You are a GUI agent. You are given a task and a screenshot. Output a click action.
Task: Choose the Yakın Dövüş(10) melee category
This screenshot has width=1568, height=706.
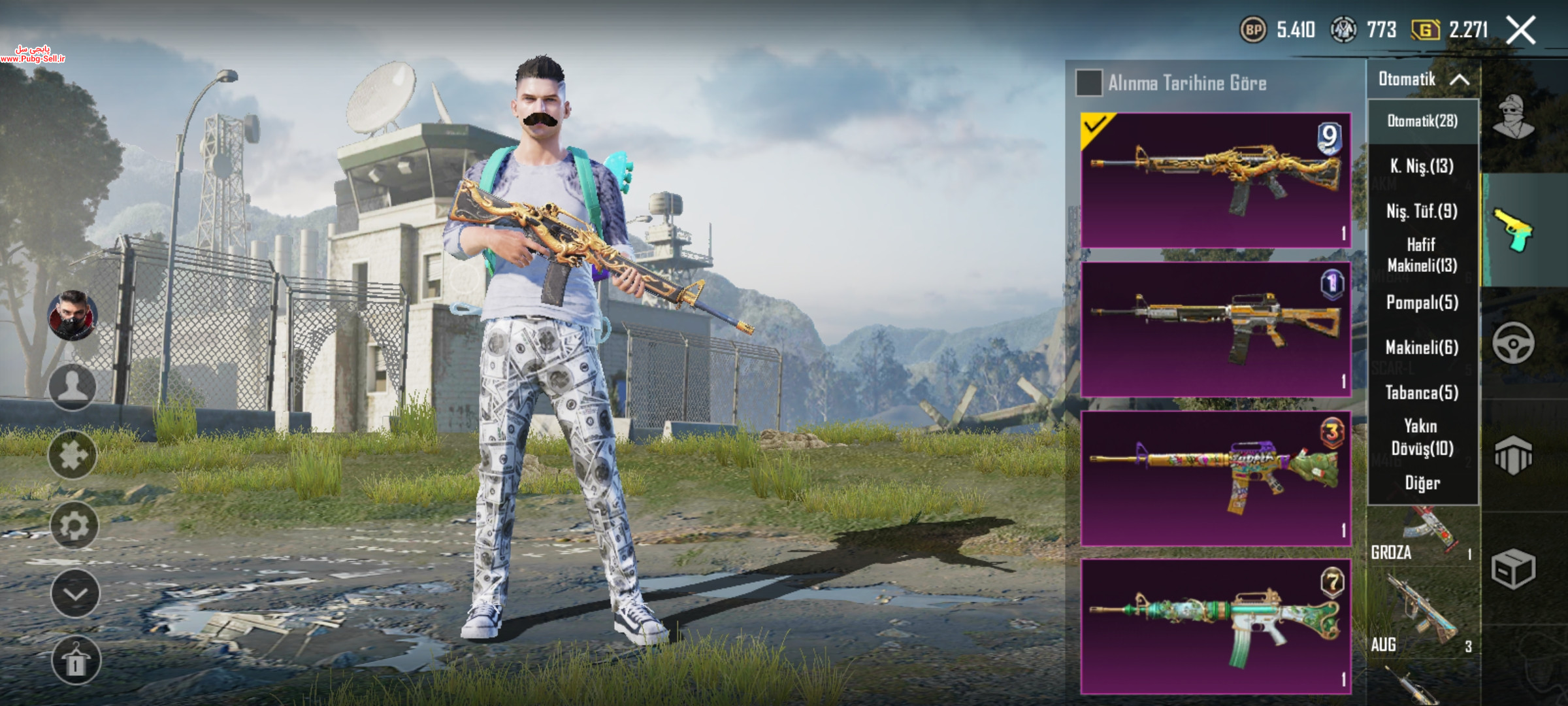1422,437
